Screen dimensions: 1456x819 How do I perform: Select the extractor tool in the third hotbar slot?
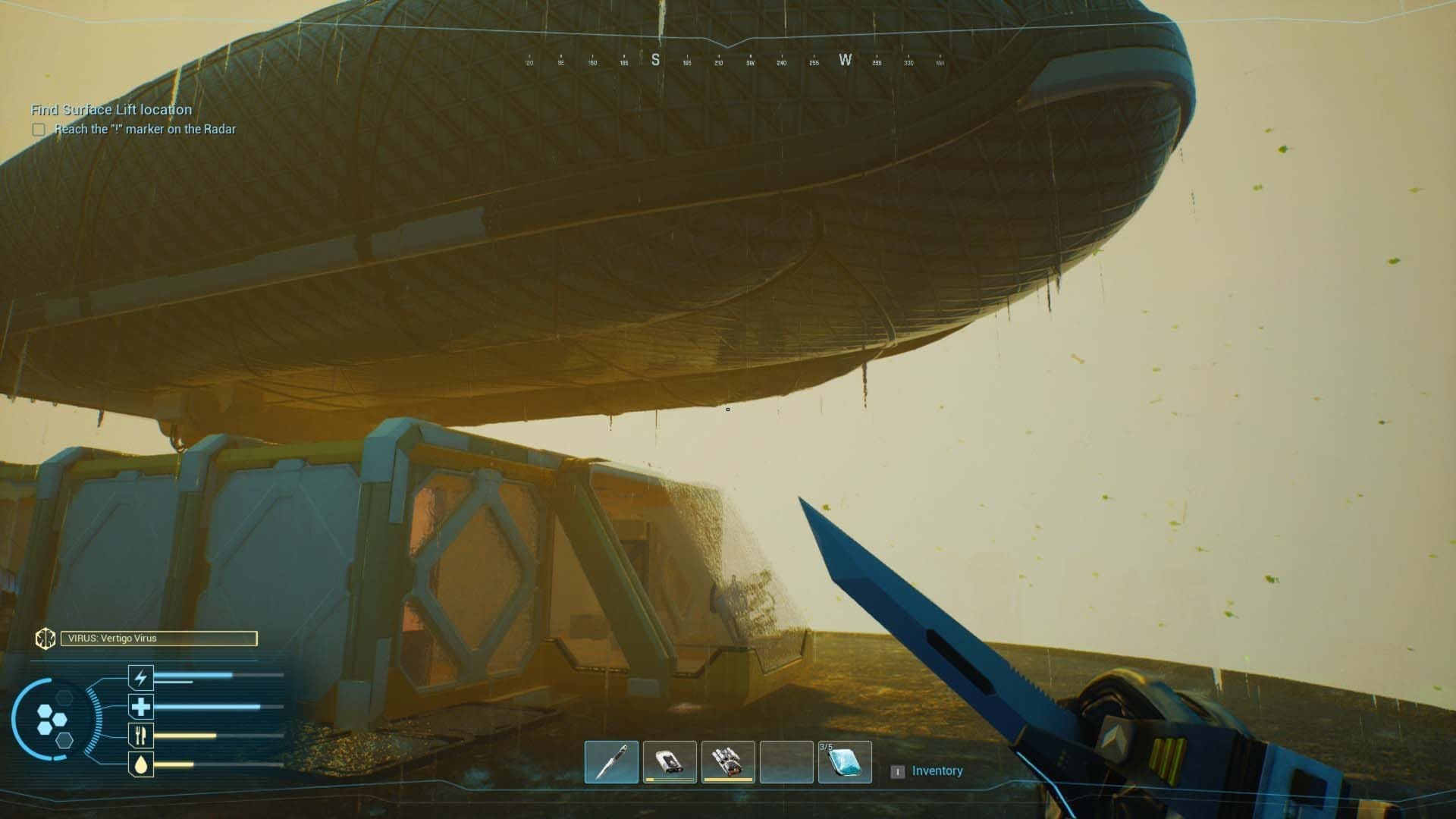coord(728,761)
